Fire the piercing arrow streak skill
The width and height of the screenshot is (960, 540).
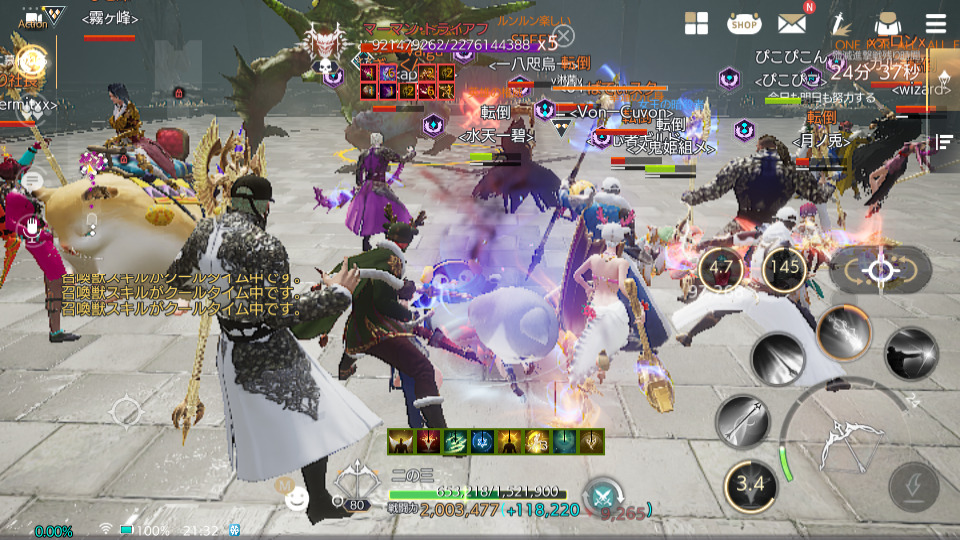click(779, 361)
